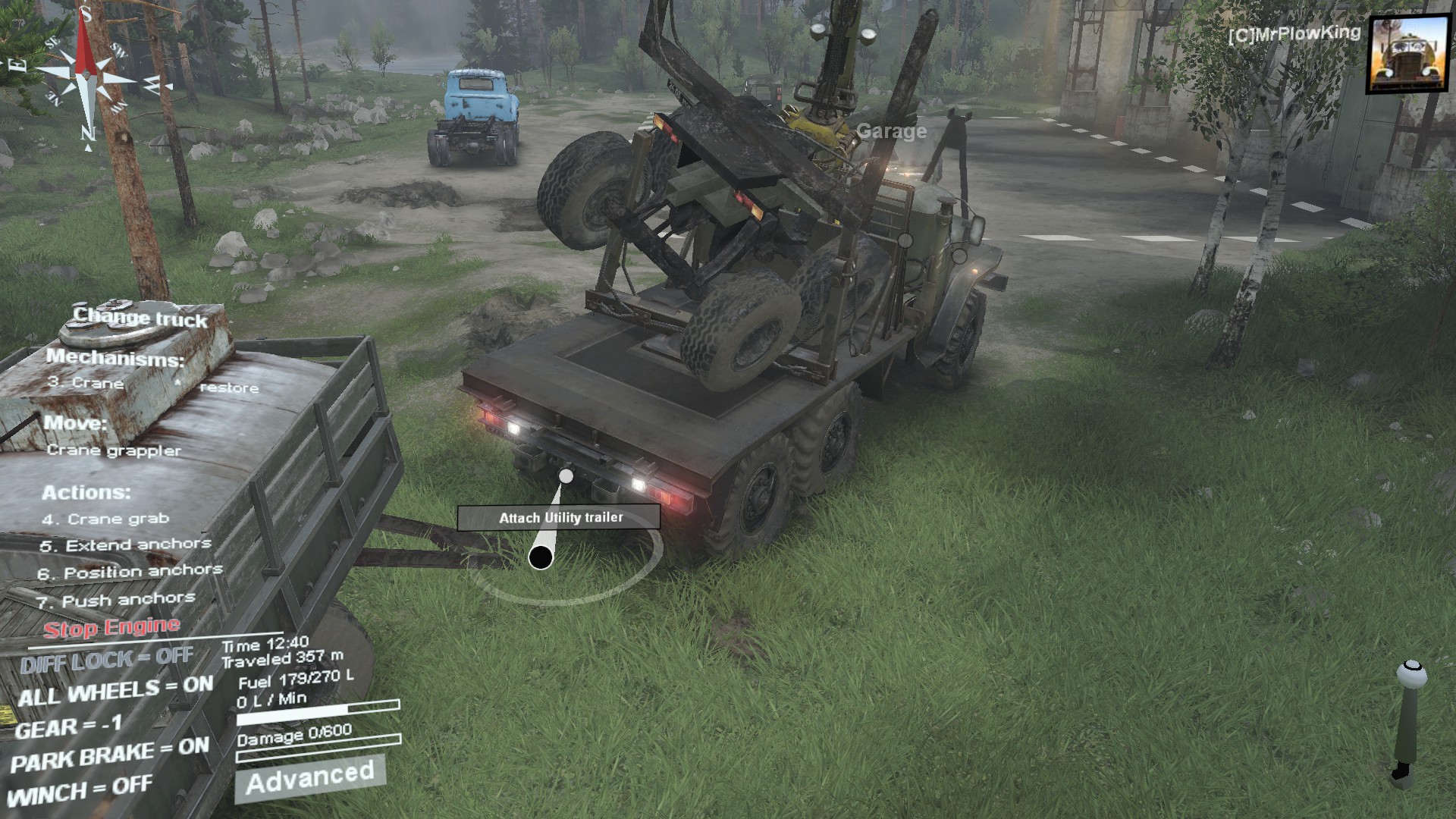The height and width of the screenshot is (819, 1456).
Task: Choose the Position anchors action
Action: click(130, 573)
